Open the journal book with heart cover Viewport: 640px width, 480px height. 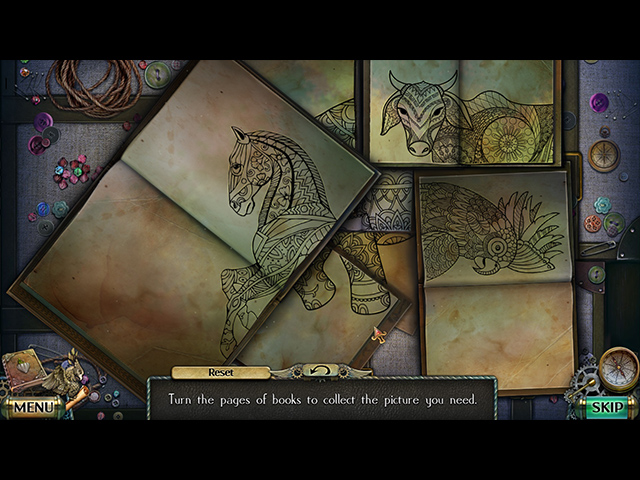pos(24,369)
